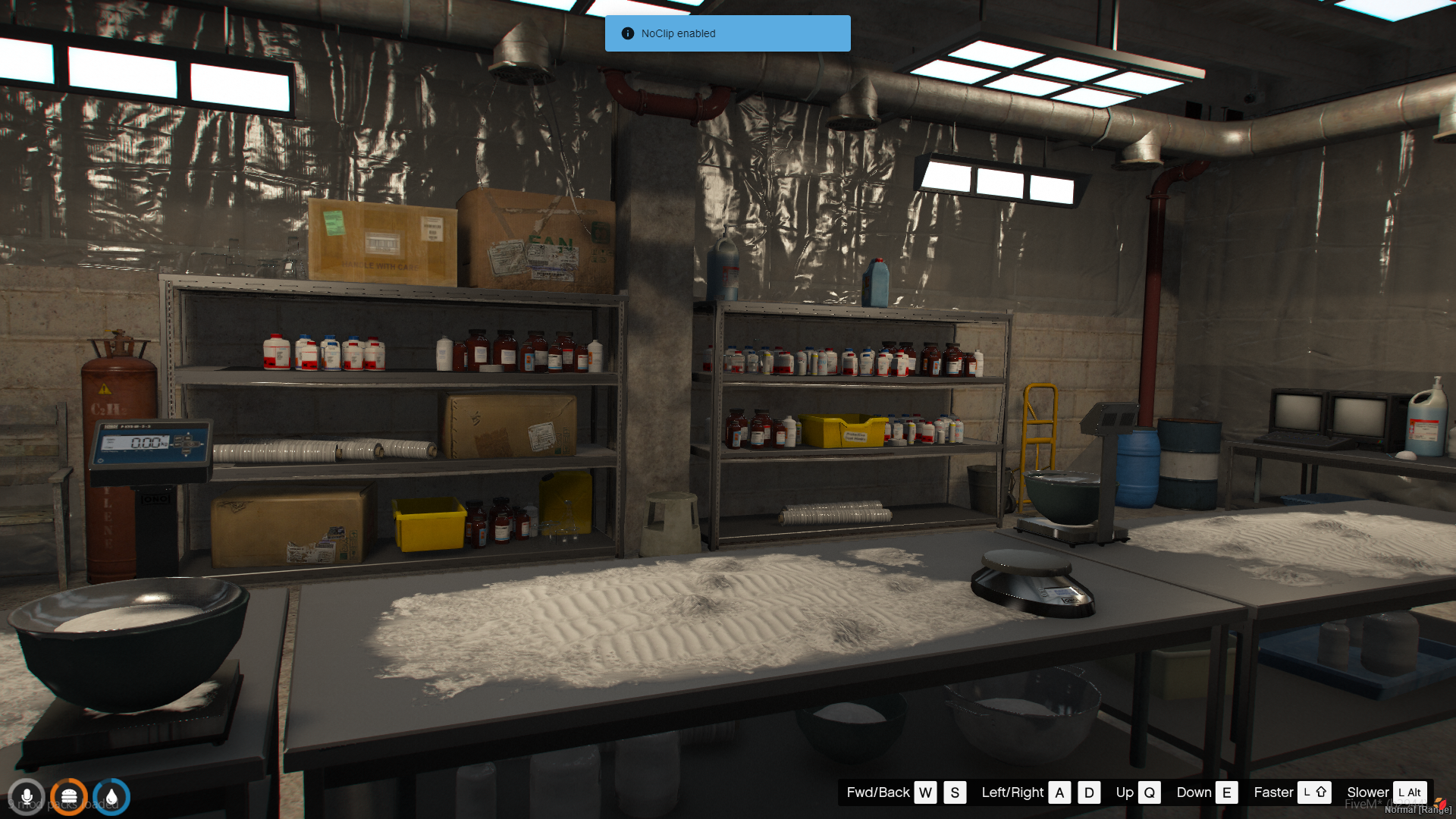Select the burger hunger icon
Image resolution: width=1456 pixels, height=819 pixels.
click(x=69, y=797)
